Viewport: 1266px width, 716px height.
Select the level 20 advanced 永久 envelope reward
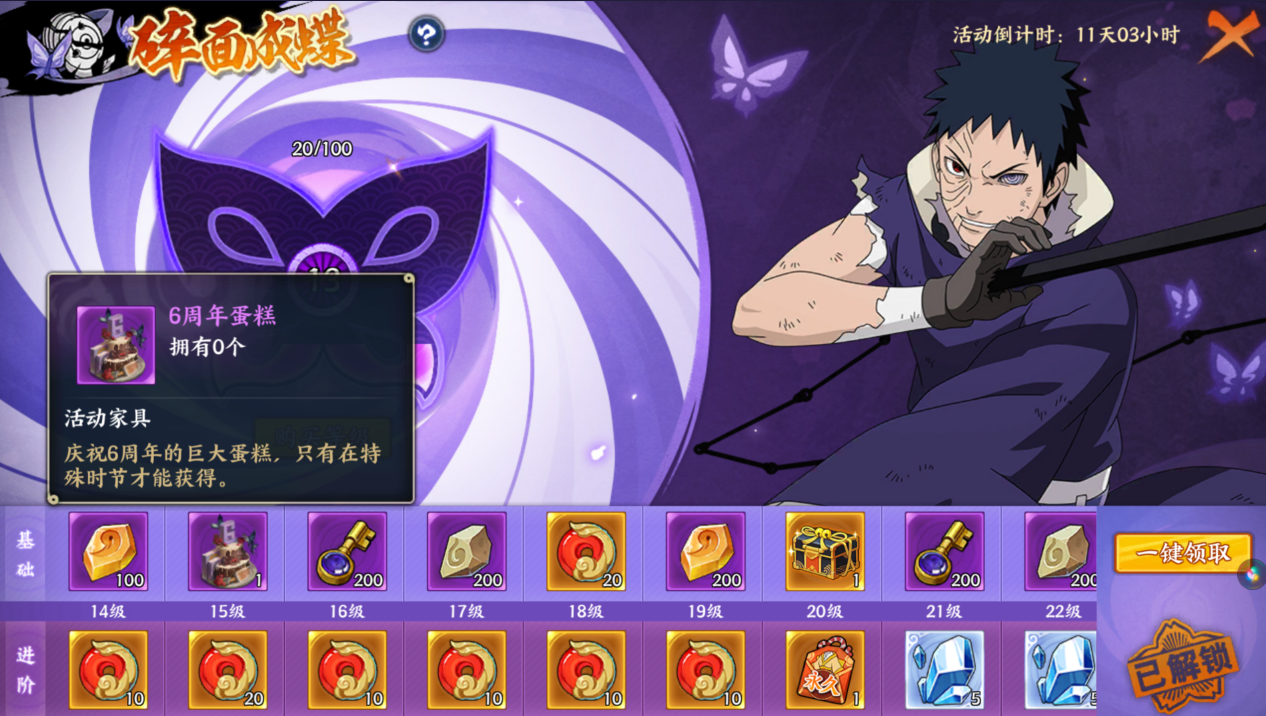coord(825,670)
